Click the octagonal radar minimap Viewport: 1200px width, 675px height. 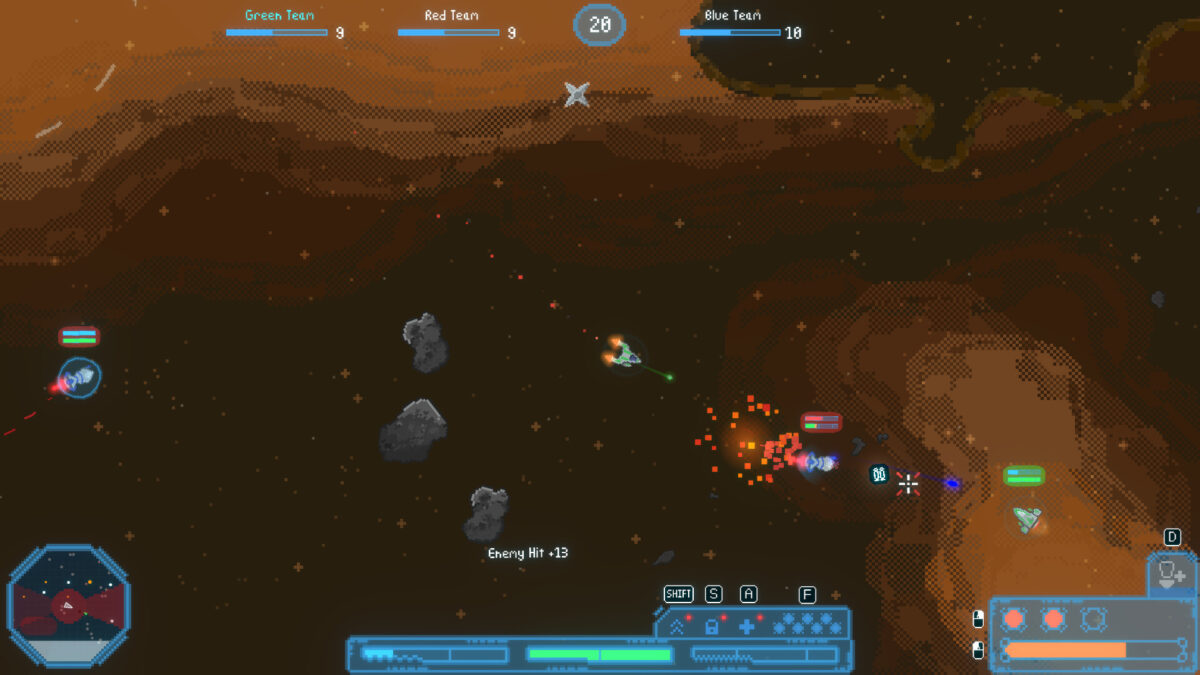click(68, 606)
